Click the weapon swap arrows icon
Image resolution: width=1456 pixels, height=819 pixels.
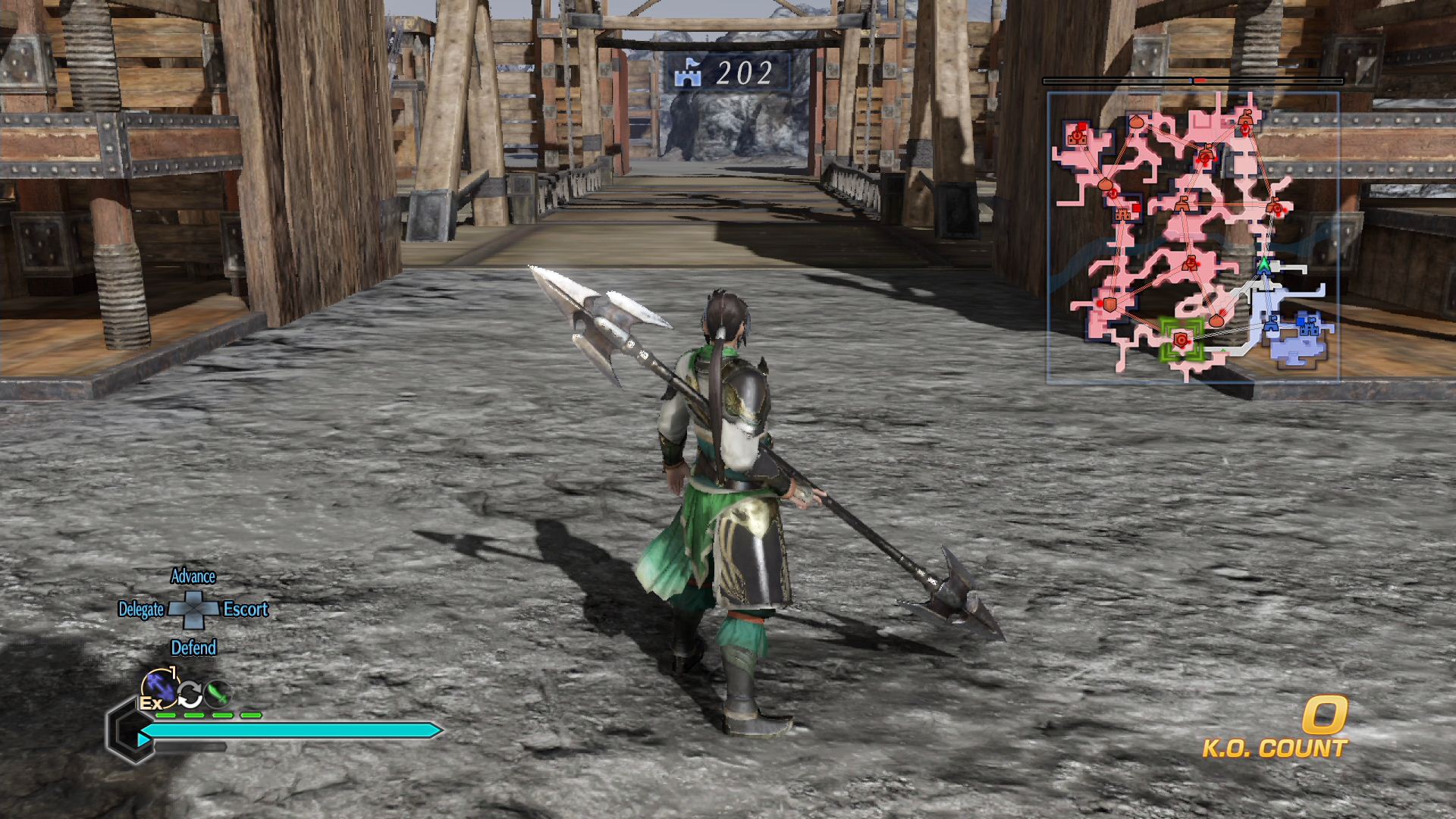pos(190,693)
